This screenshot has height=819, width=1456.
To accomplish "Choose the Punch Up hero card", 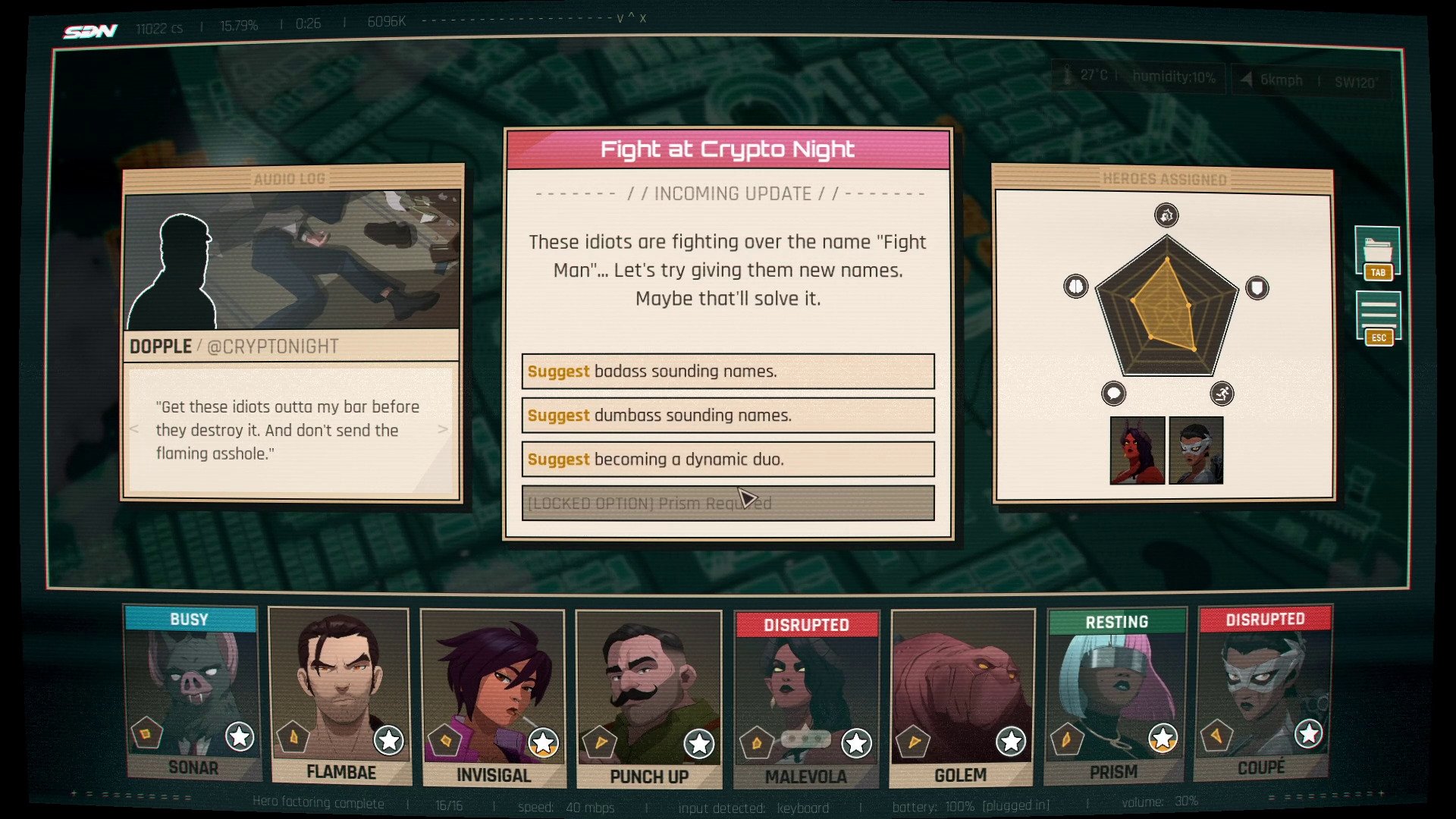I will 648,699.
